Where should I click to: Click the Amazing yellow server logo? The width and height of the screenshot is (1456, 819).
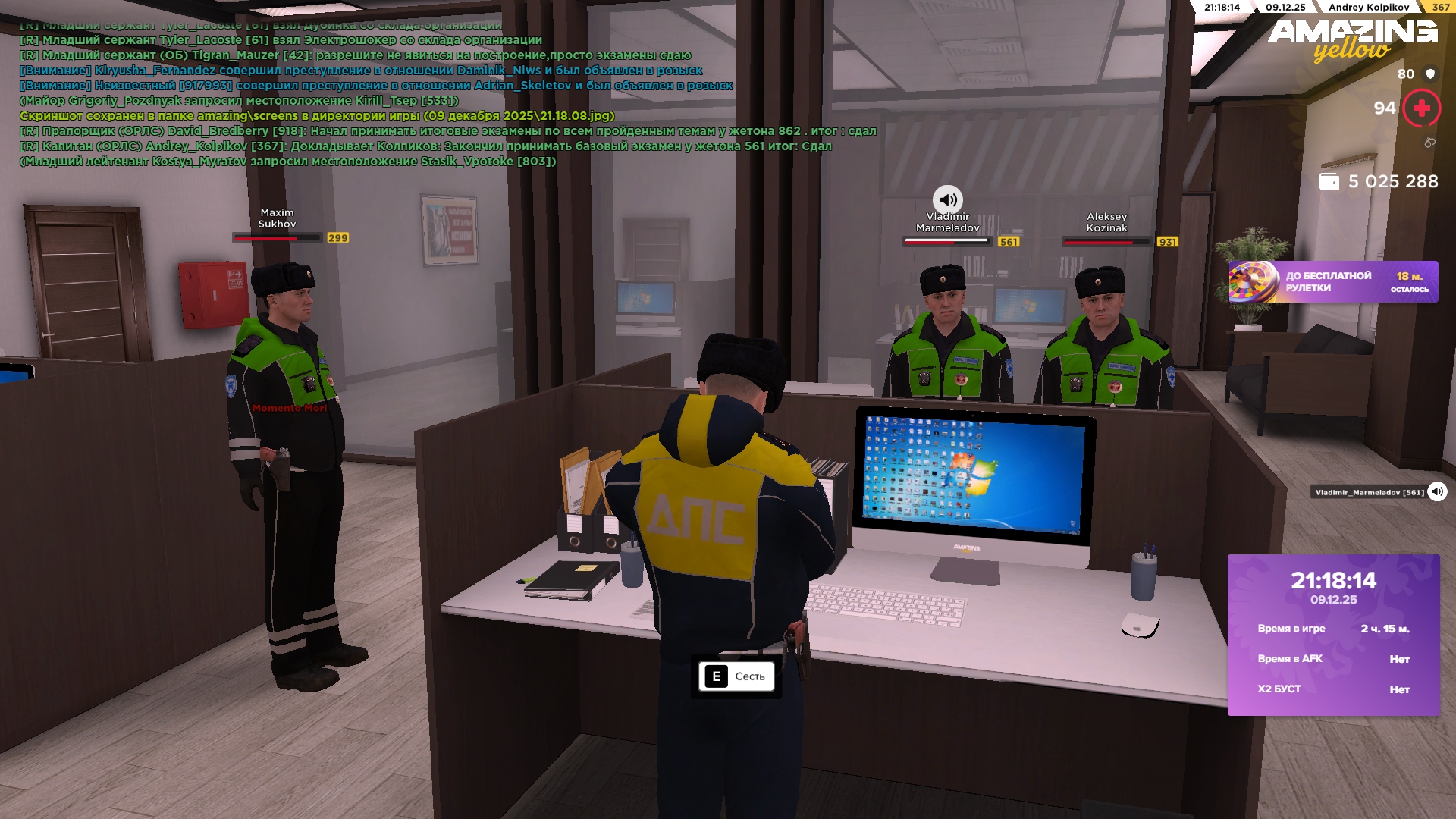click(x=1352, y=39)
